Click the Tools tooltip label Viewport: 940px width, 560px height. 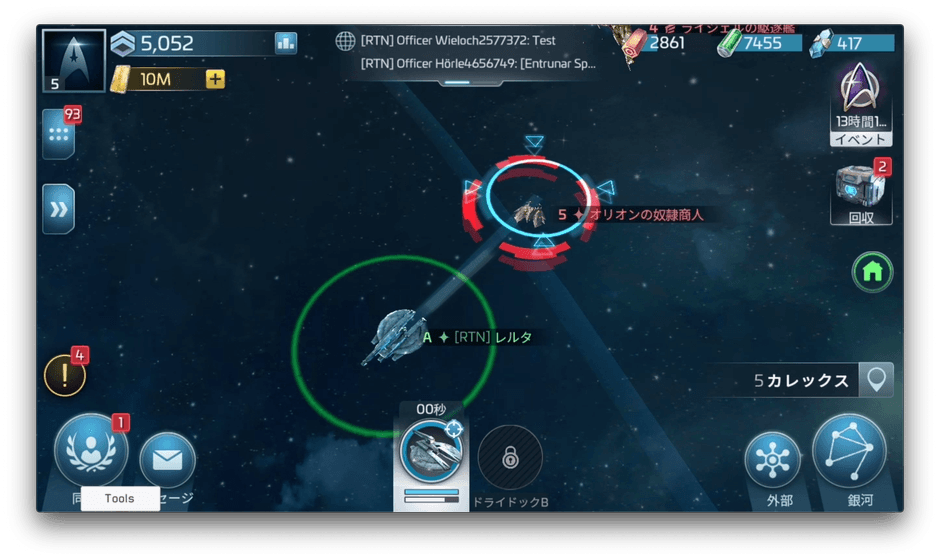pyautogui.click(x=120, y=498)
